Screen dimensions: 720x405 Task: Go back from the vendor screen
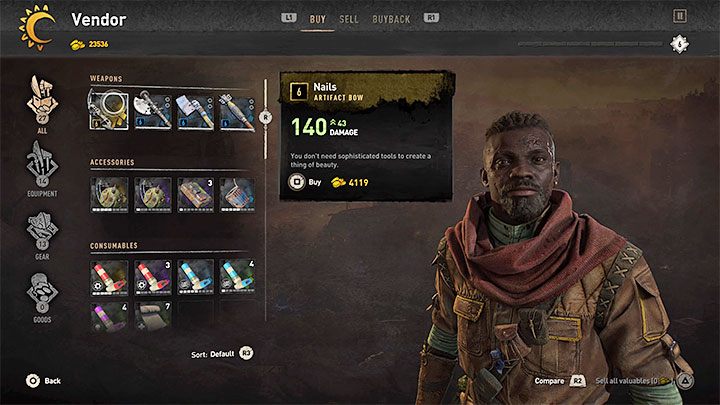pyautogui.click(x=44, y=381)
